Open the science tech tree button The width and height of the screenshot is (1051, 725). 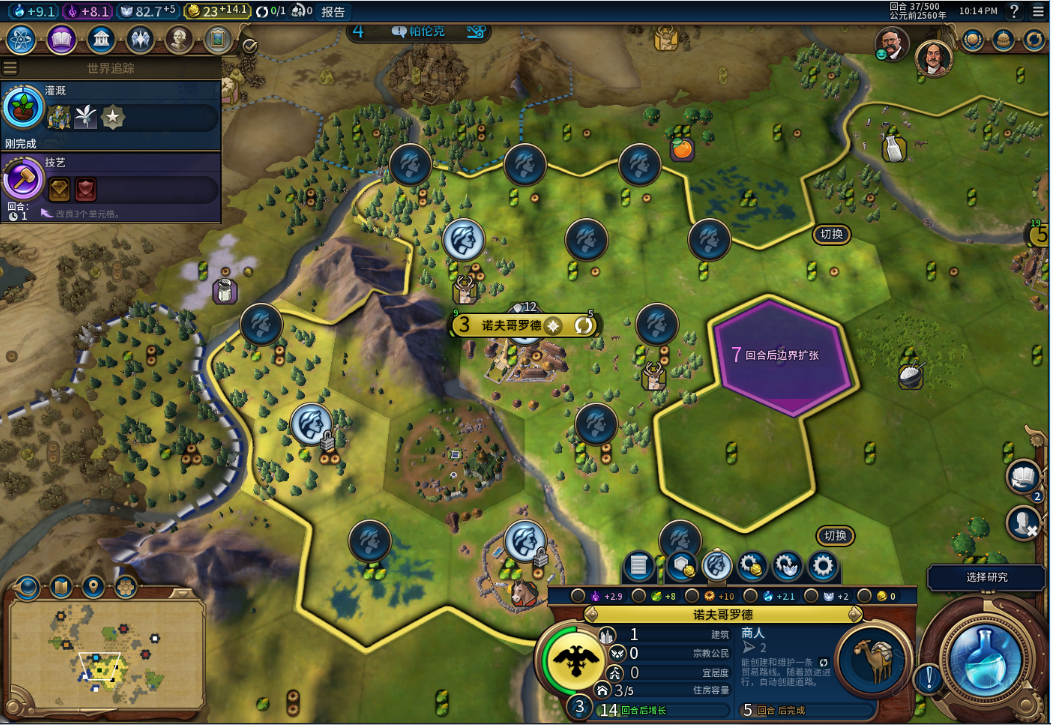point(21,39)
